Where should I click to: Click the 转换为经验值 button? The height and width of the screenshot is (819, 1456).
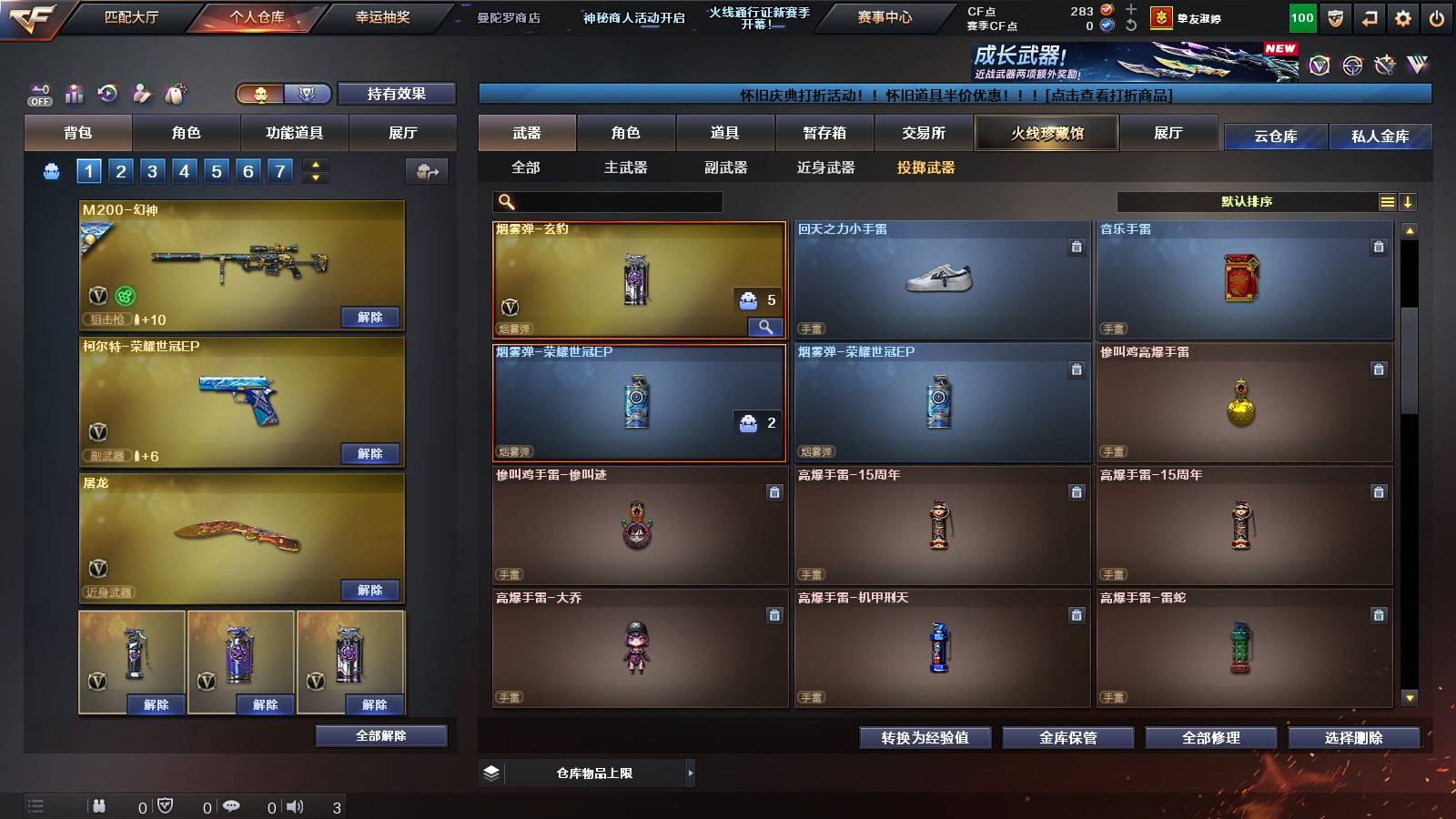click(x=925, y=738)
